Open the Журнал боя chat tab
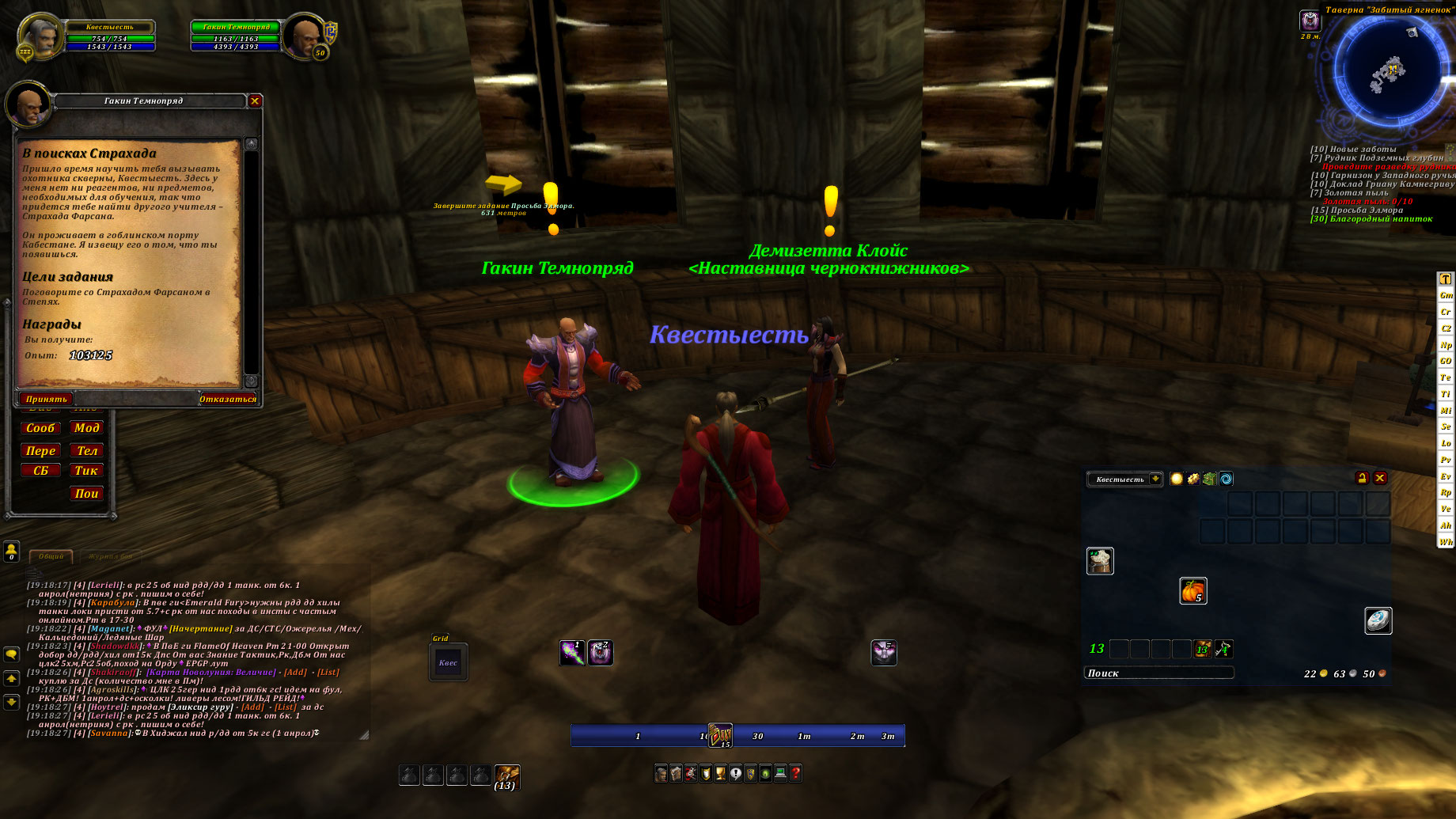Screen dimensions: 1456x819 pyautogui.click(x=109, y=556)
